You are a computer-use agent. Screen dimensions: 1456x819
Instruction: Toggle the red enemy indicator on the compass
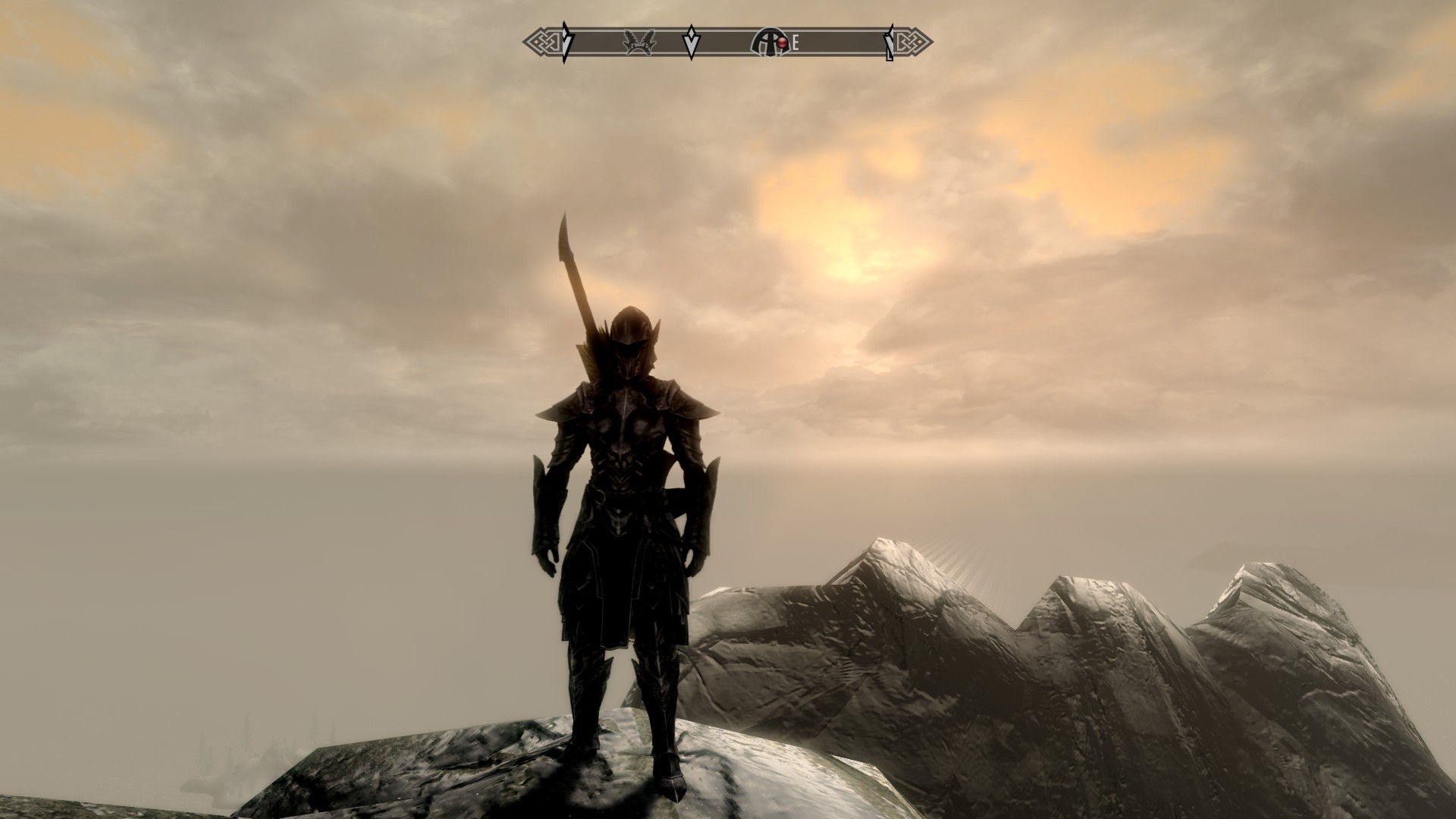(x=782, y=42)
